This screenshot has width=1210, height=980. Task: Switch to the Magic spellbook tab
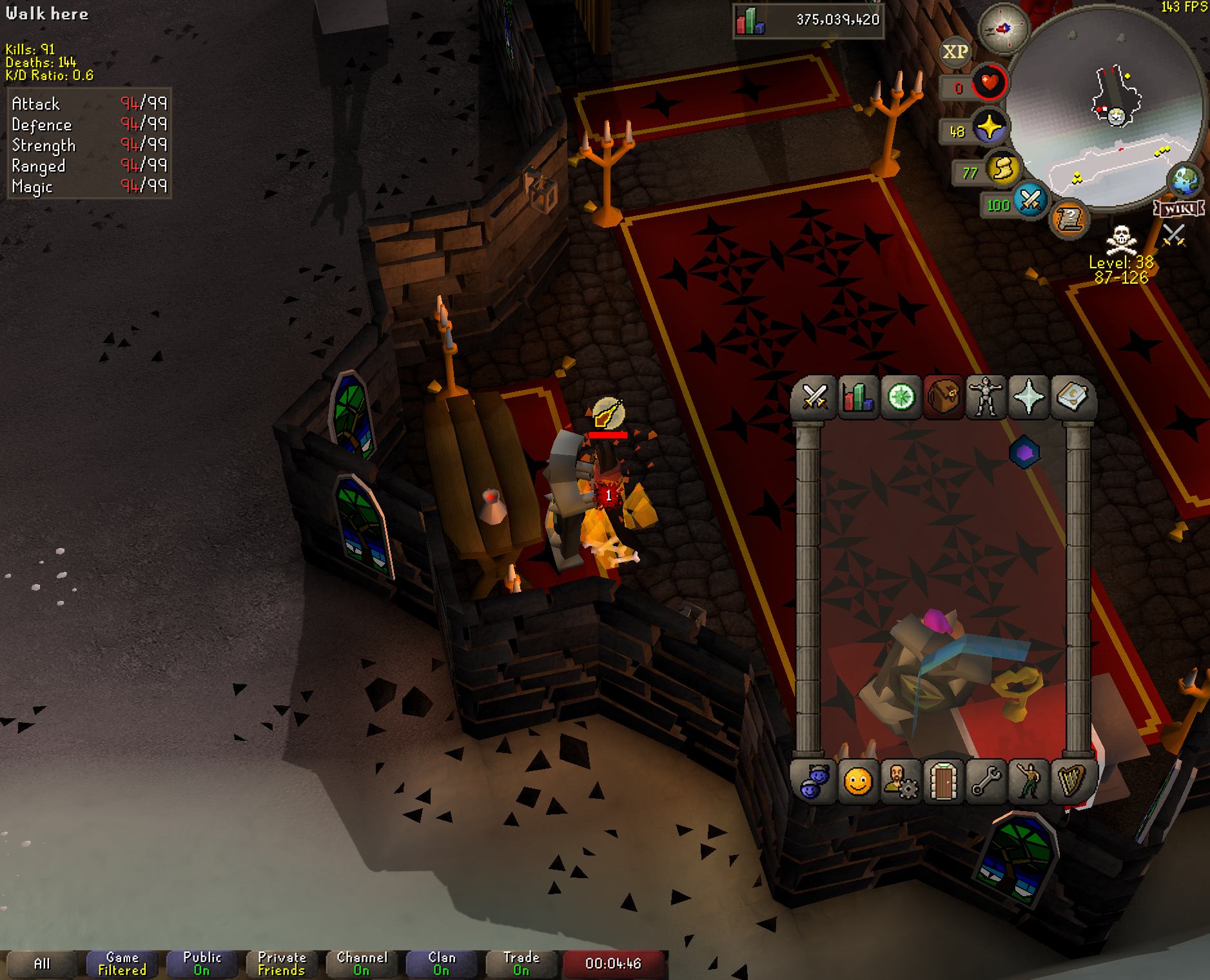coord(1071,397)
